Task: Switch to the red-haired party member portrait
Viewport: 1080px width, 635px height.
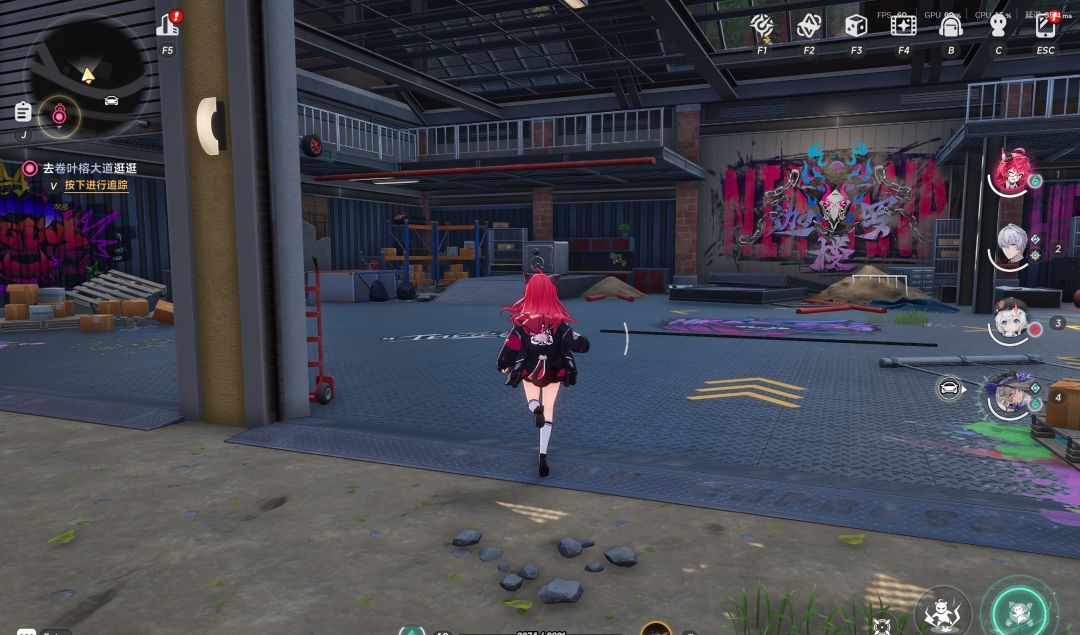Action: pos(1011,172)
